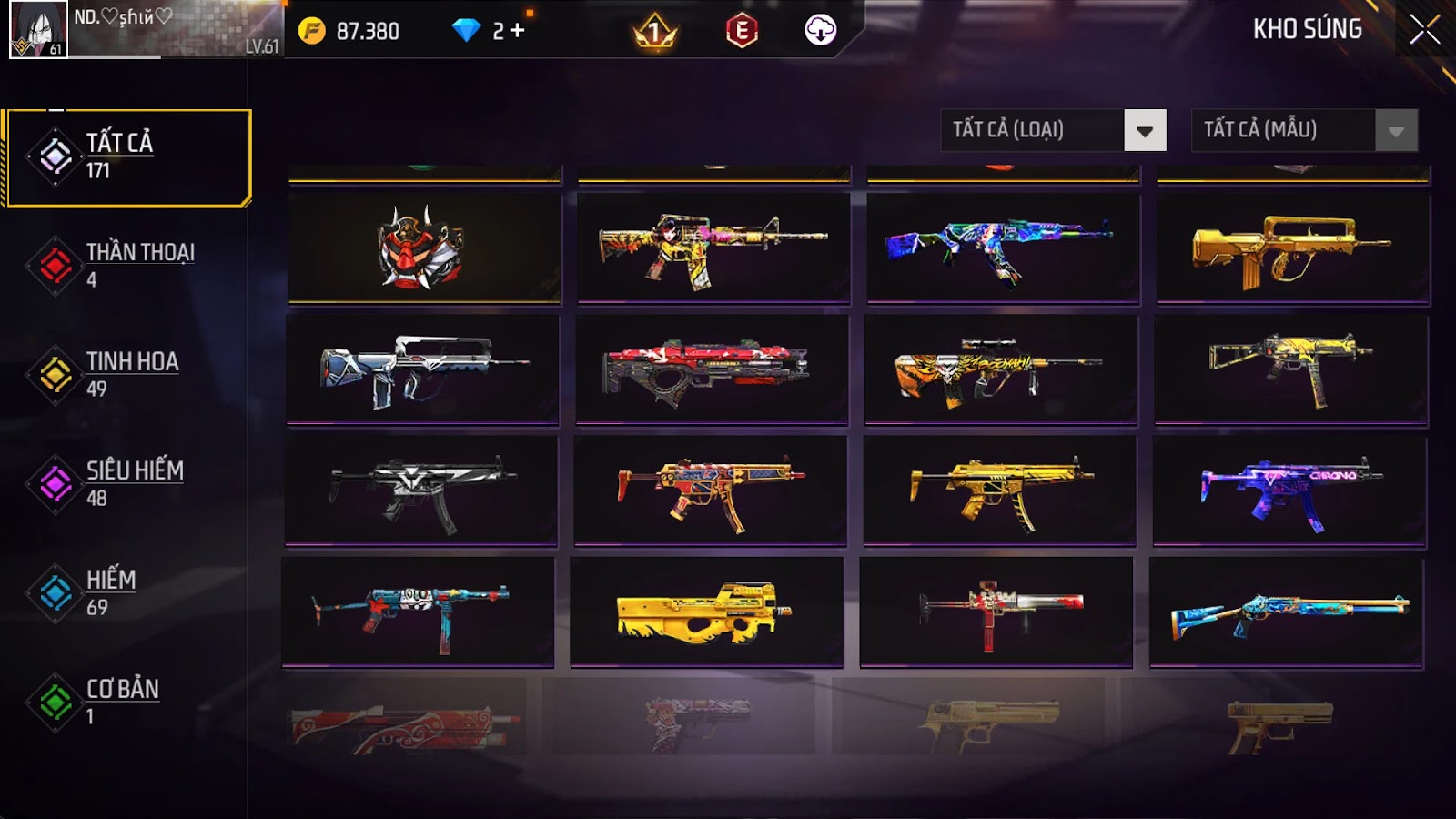Show Tinh Hoa rarity weapons
The height and width of the screenshot is (819, 1456).
click(127, 375)
